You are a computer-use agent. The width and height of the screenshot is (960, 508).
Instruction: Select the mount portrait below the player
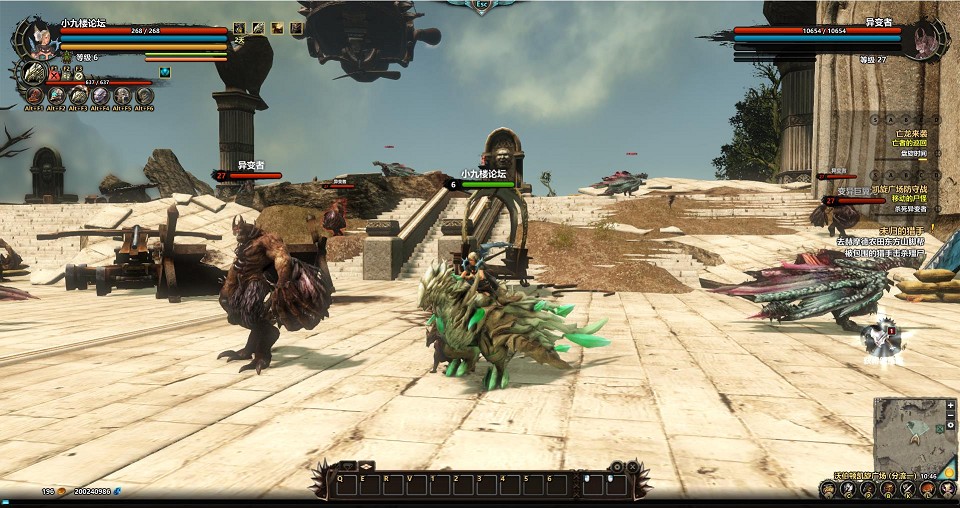(35, 74)
